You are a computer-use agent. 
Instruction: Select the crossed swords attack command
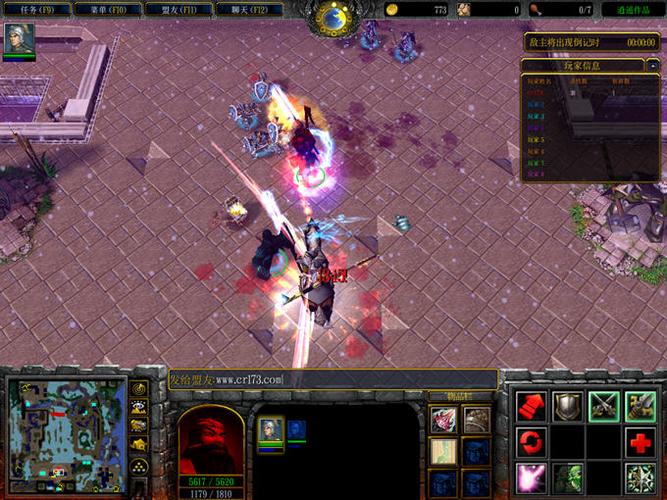coord(604,406)
